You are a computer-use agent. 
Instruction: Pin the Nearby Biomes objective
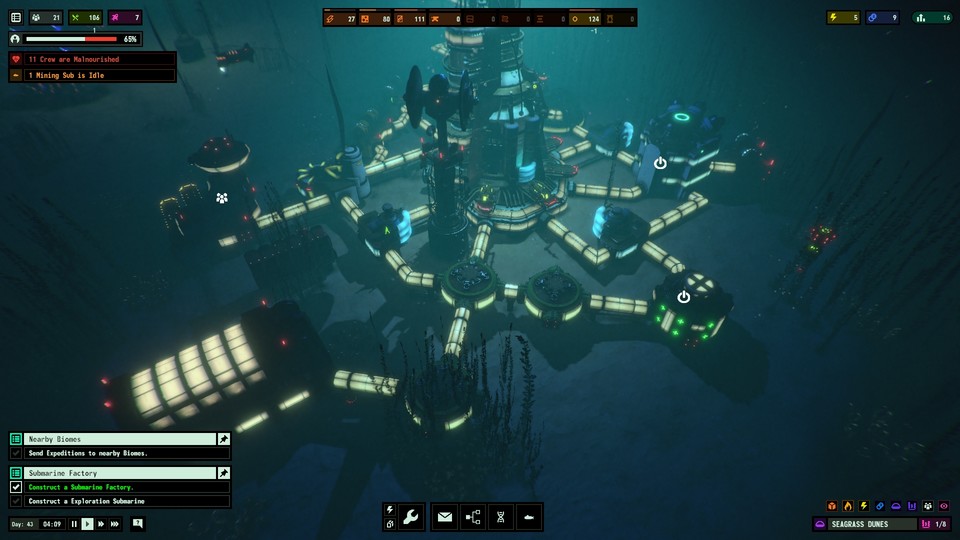tap(224, 439)
